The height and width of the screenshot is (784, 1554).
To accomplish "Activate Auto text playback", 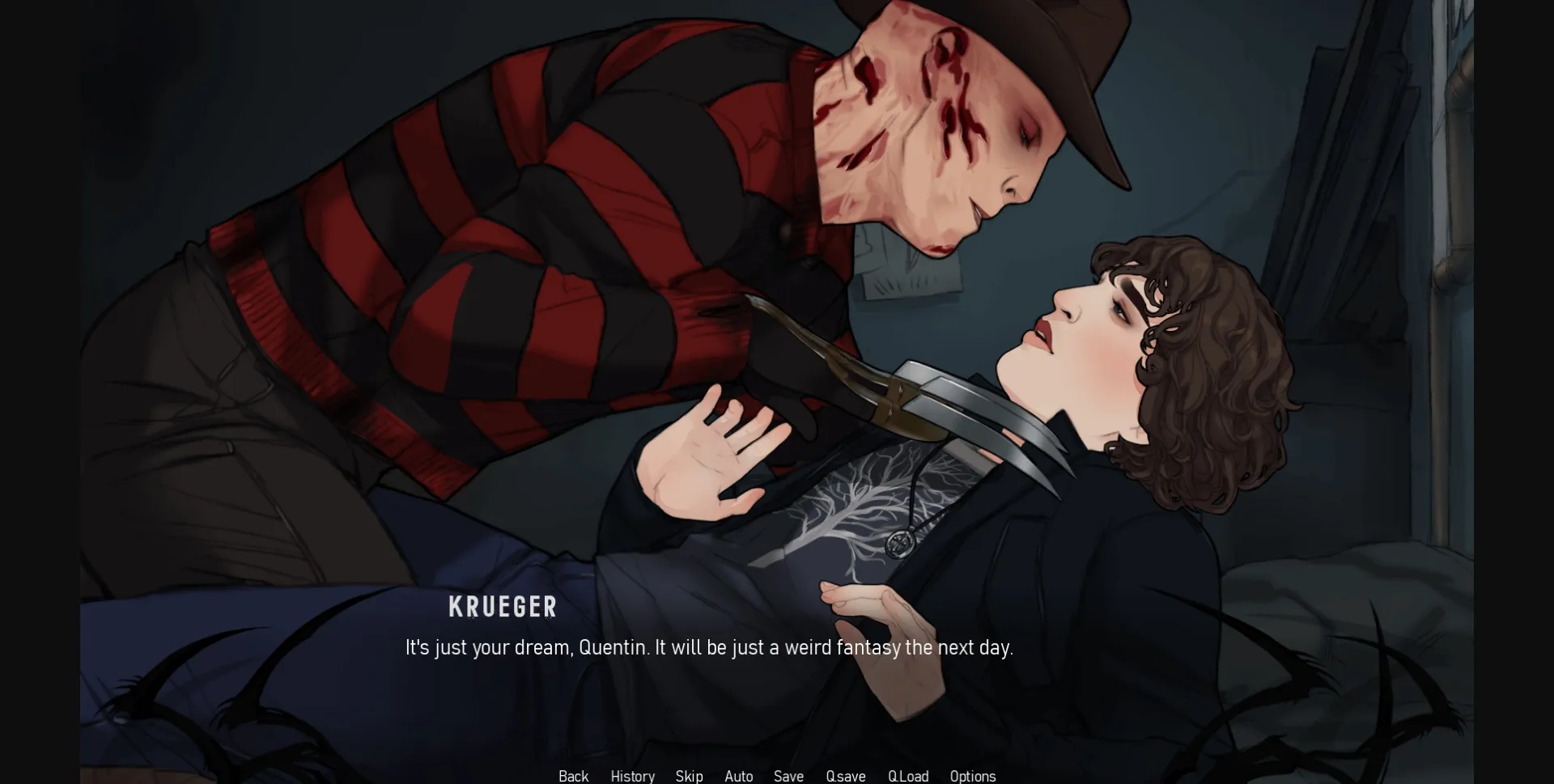I will 739,776.
